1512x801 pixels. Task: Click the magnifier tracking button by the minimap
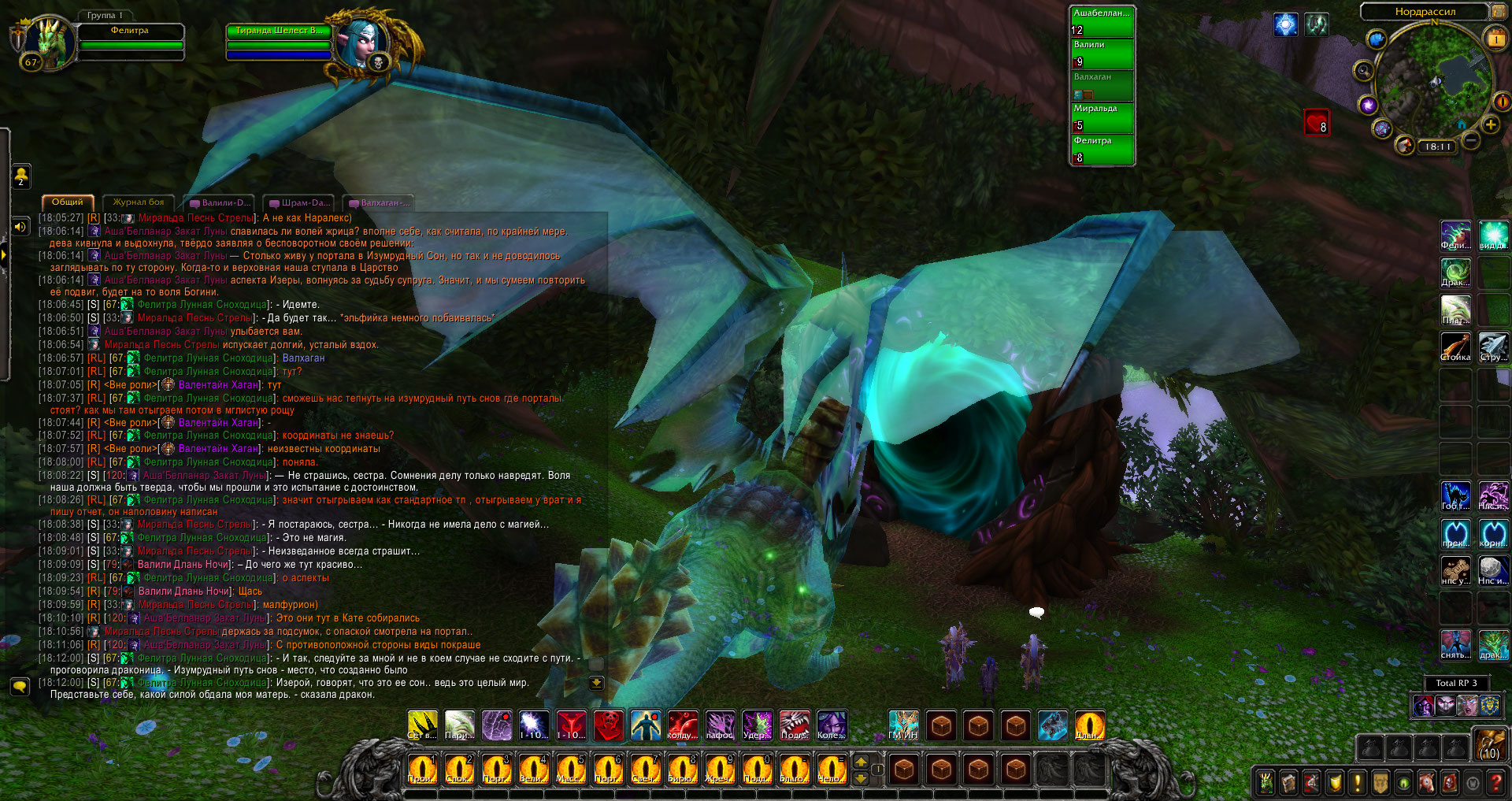[x=1363, y=71]
